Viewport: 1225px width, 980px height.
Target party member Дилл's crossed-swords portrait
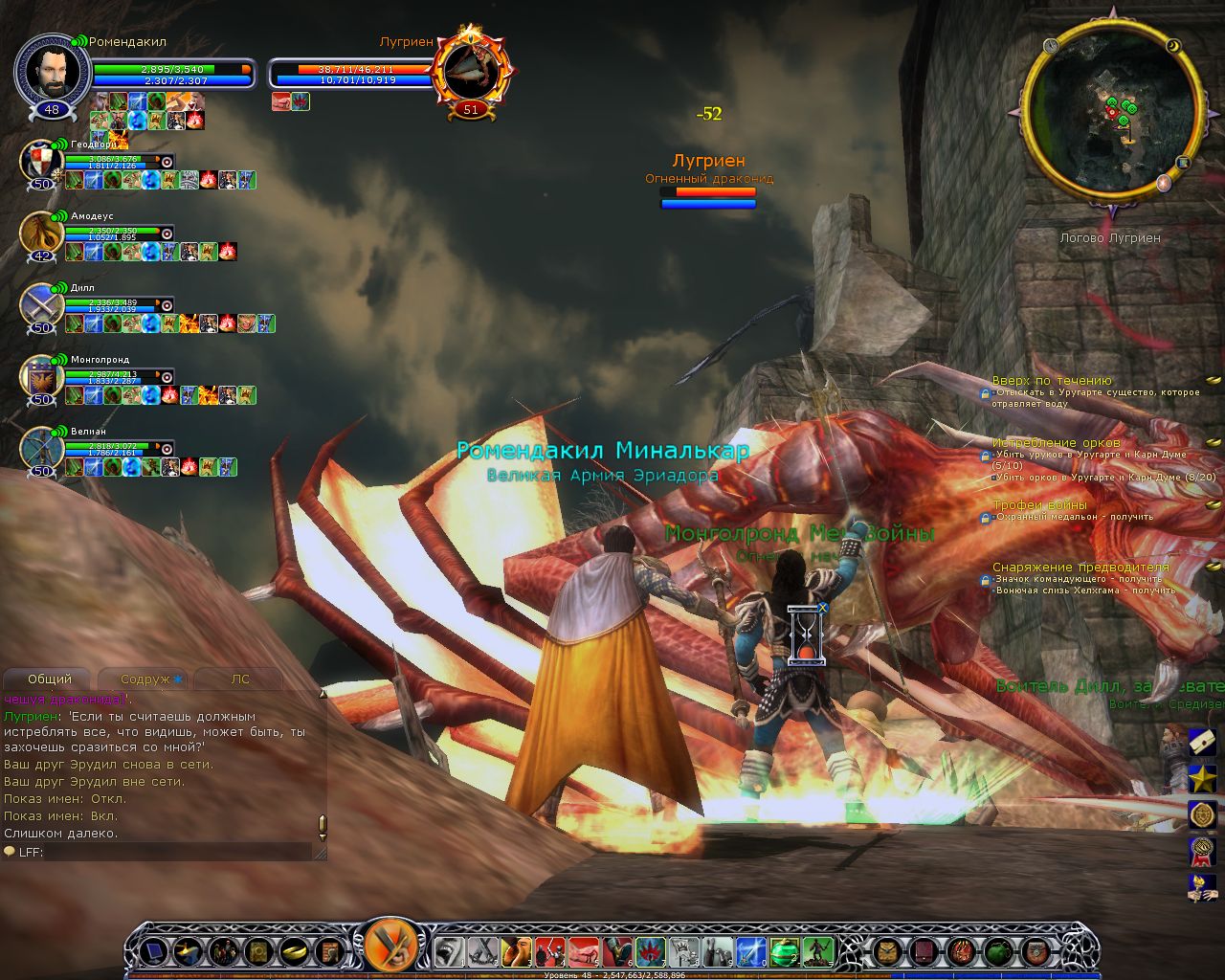(x=41, y=304)
